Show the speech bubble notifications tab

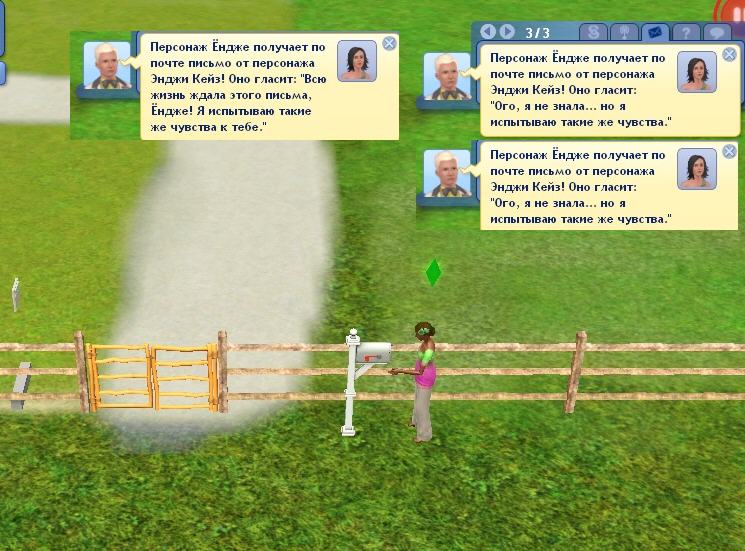716,32
